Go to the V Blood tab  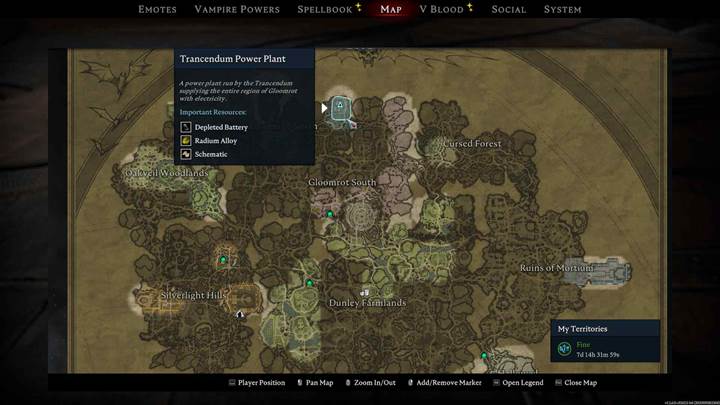pos(441,10)
